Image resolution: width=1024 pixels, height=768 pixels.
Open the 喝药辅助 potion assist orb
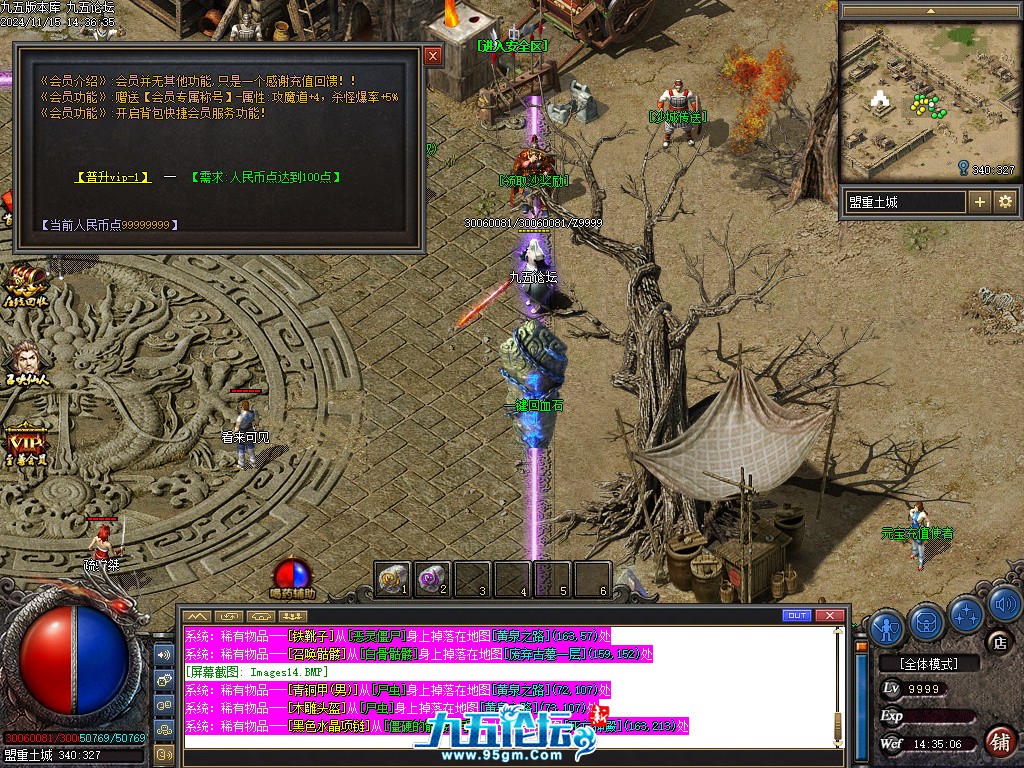(x=292, y=574)
